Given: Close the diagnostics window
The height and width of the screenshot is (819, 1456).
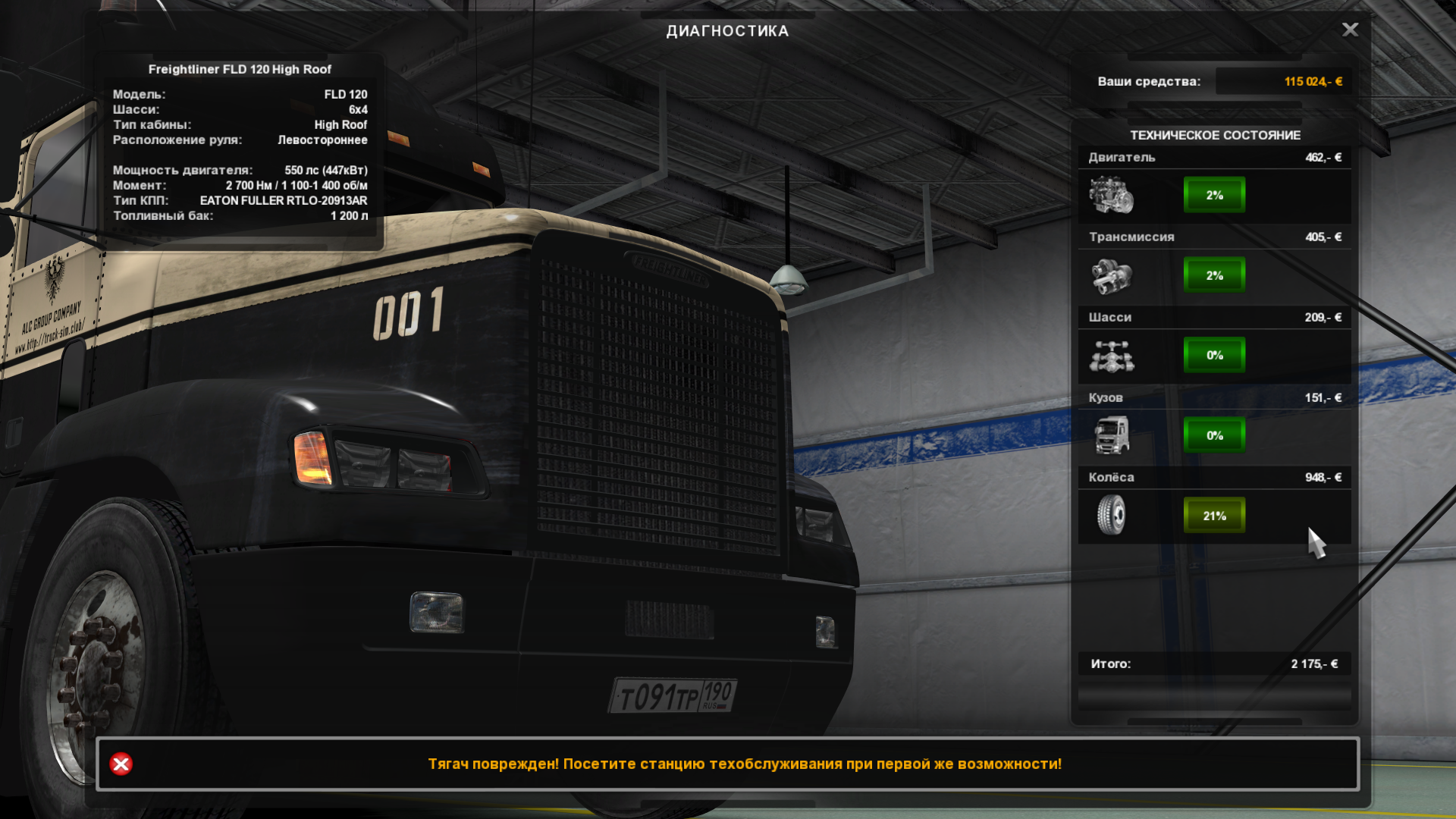Looking at the screenshot, I should 1350,30.
